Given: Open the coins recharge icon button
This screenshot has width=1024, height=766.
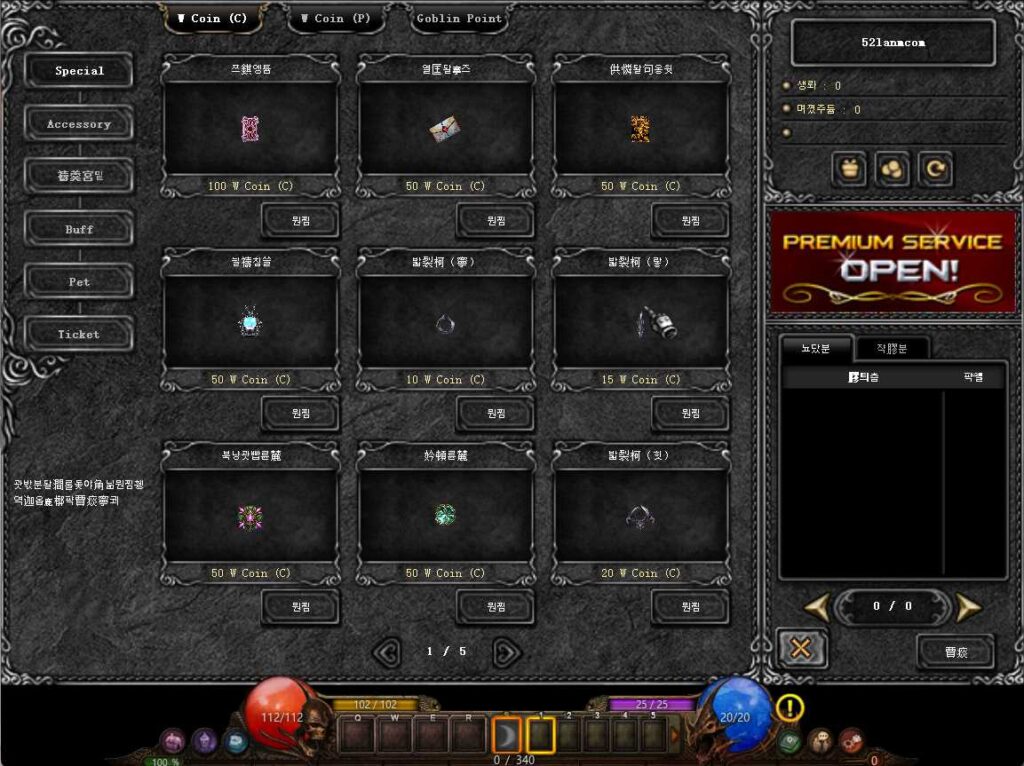Looking at the screenshot, I should (x=892, y=170).
